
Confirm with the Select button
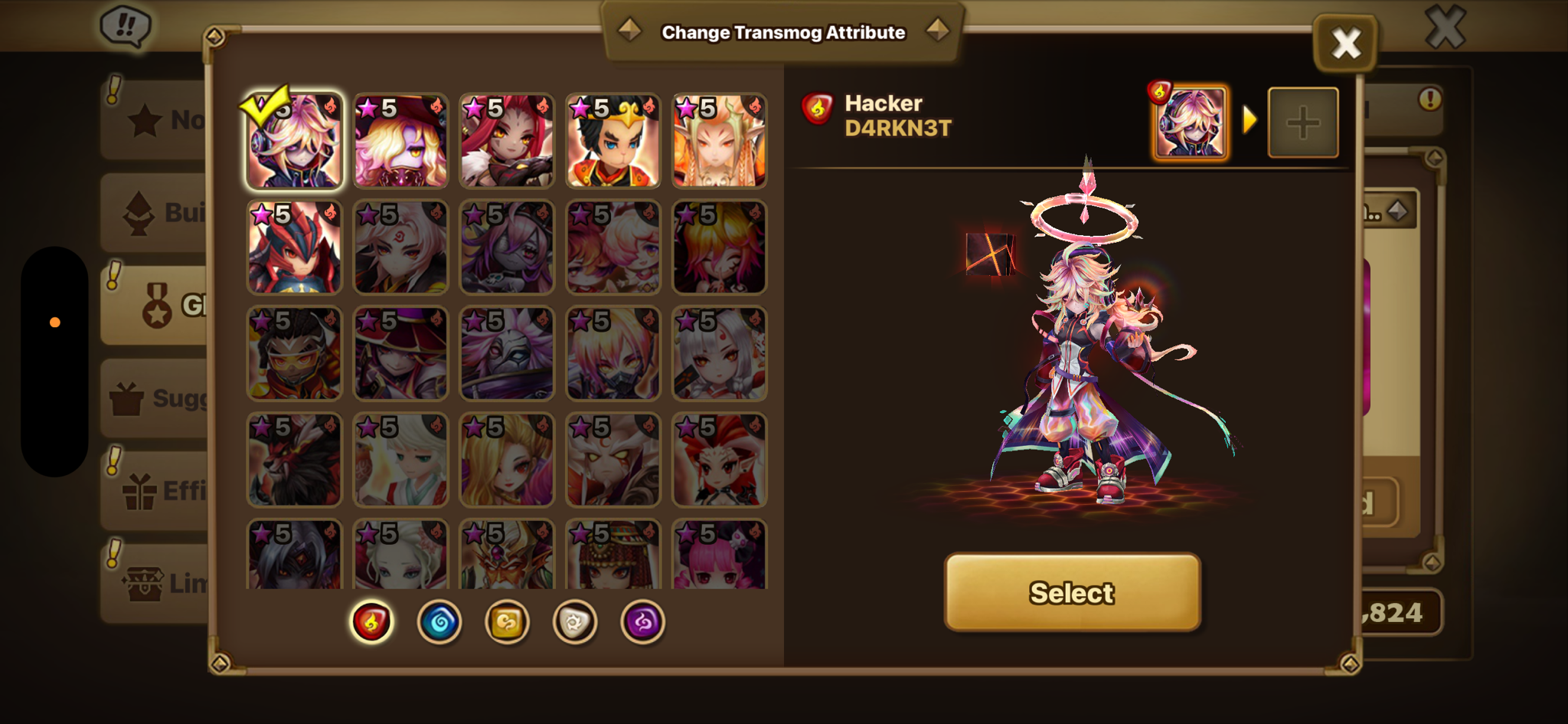pyautogui.click(x=1072, y=592)
